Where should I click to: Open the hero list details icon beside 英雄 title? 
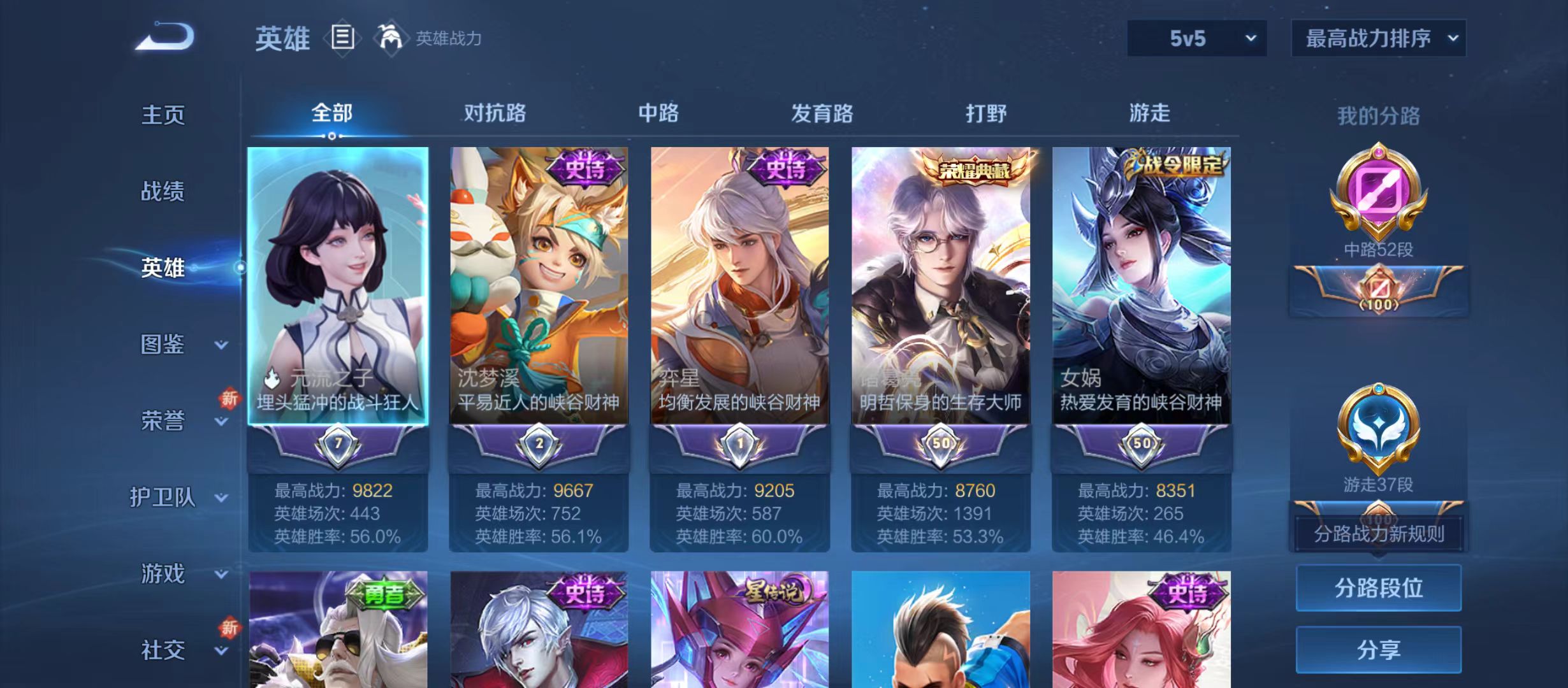pos(342,38)
